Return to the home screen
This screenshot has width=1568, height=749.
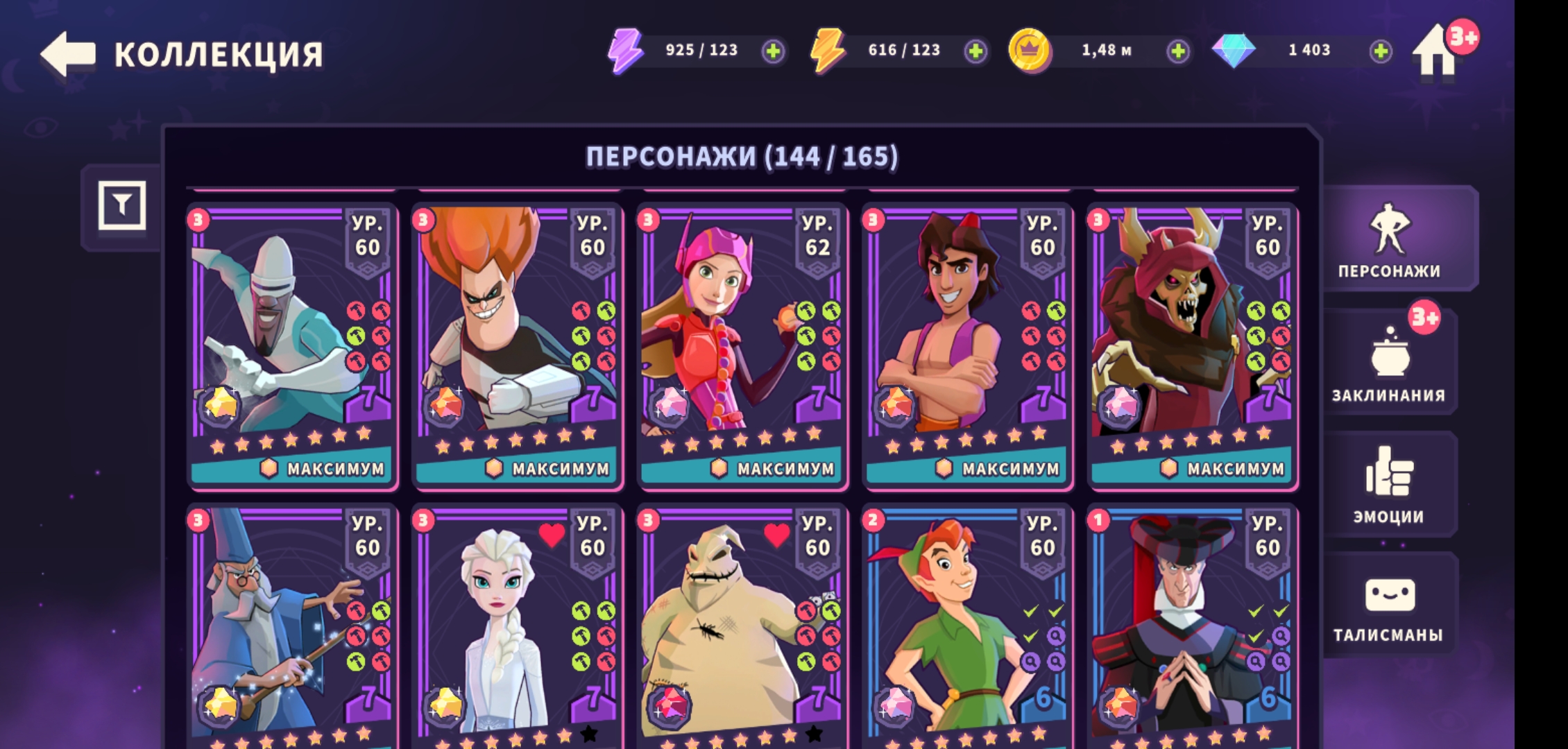coord(1435,53)
